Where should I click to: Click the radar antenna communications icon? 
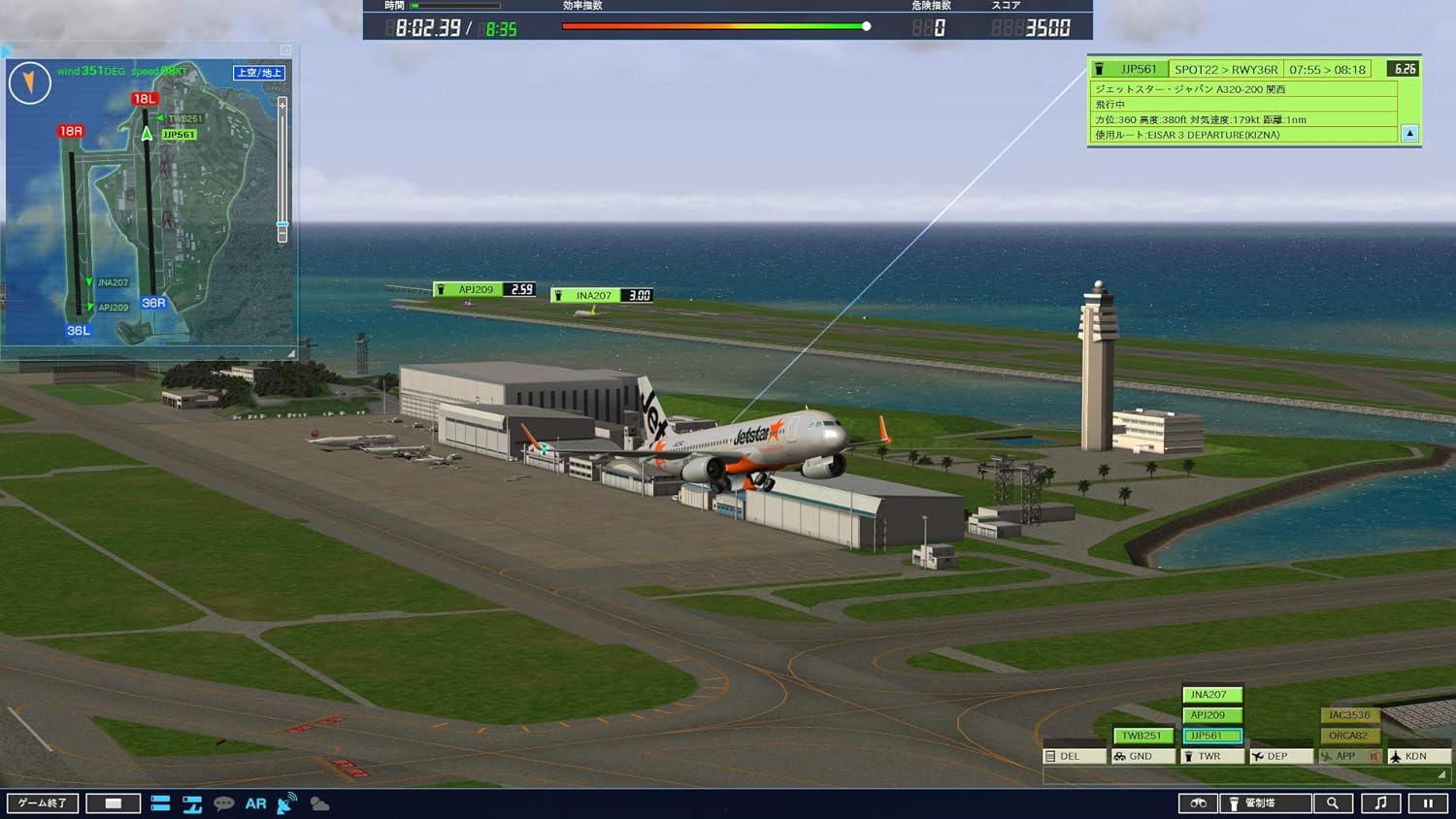285,802
